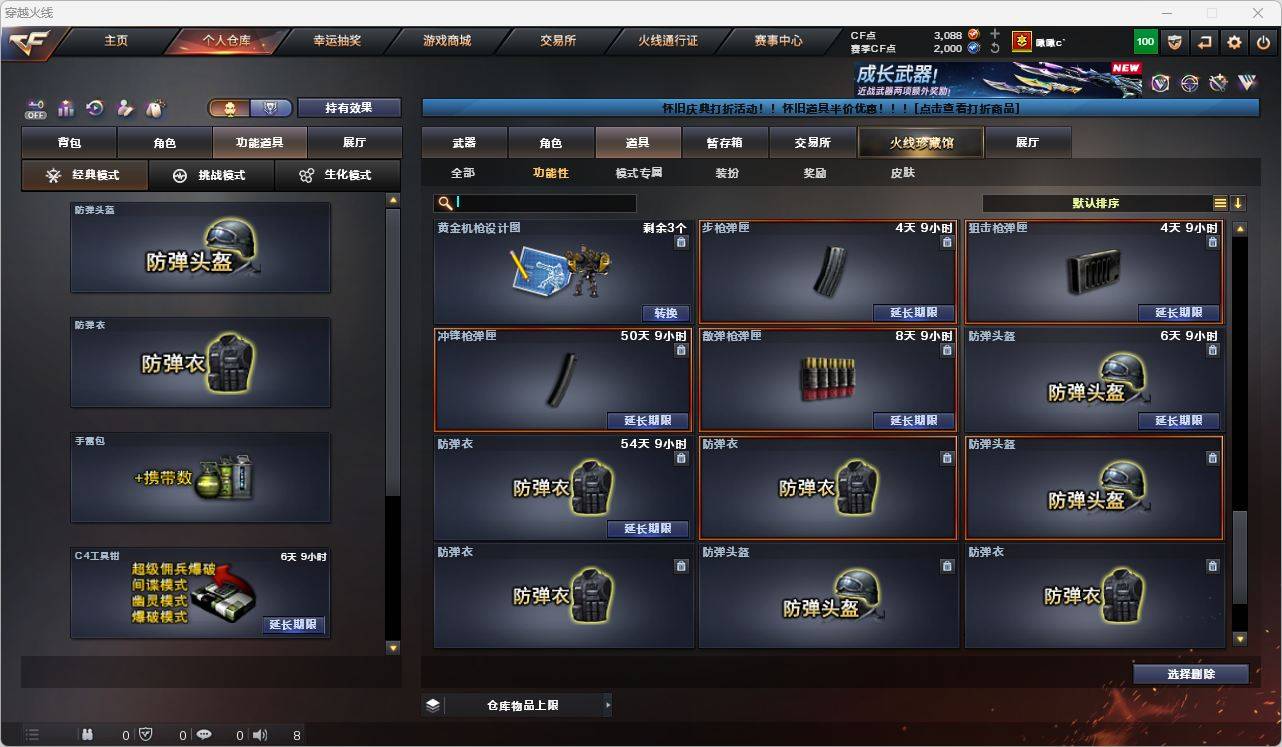Click the restore/switch arrow icon beside the gear
This screenshot has width=1282, height=747.
tap(1204, 42)
